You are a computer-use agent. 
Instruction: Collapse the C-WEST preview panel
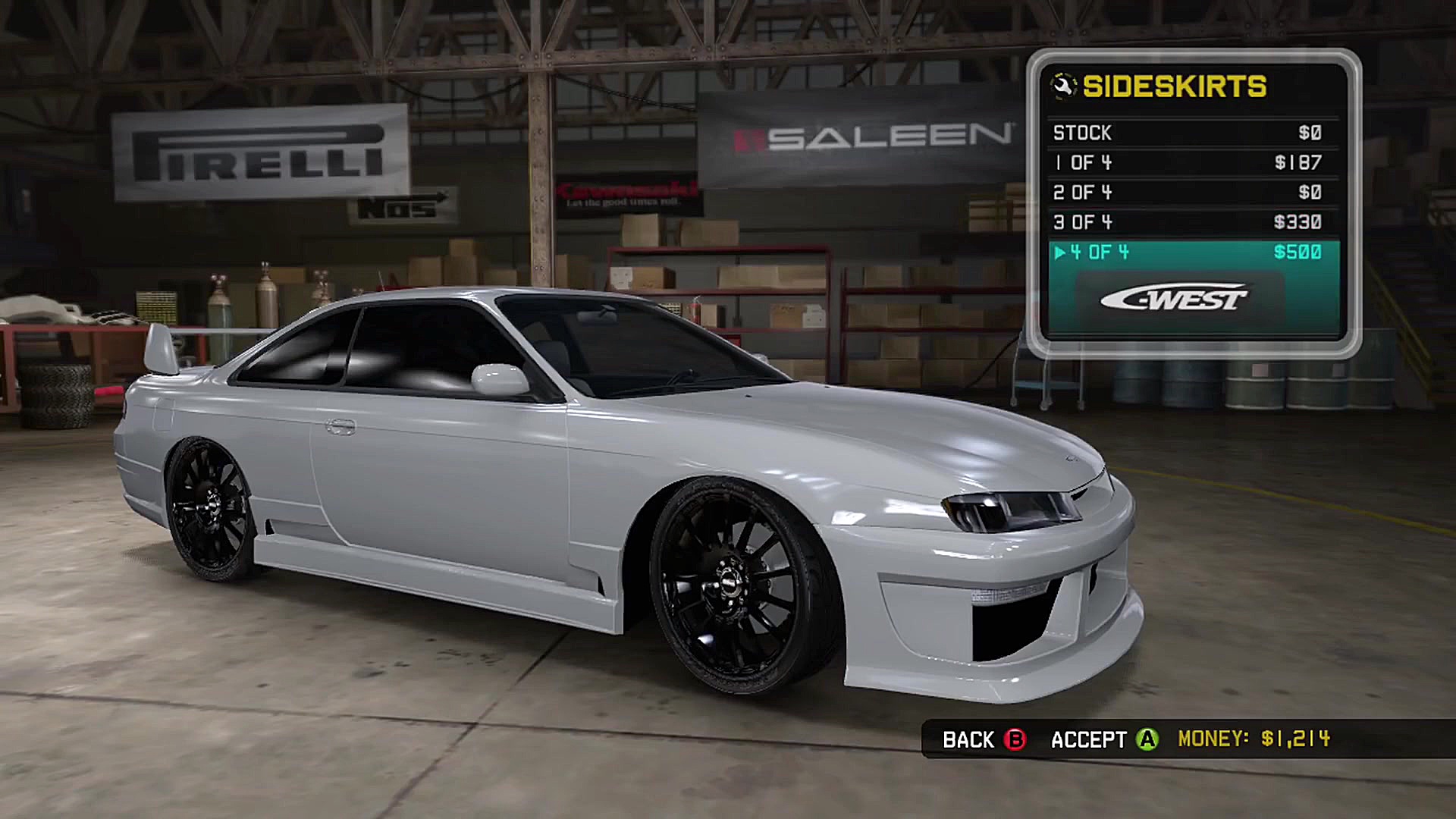pos(1173,298)
